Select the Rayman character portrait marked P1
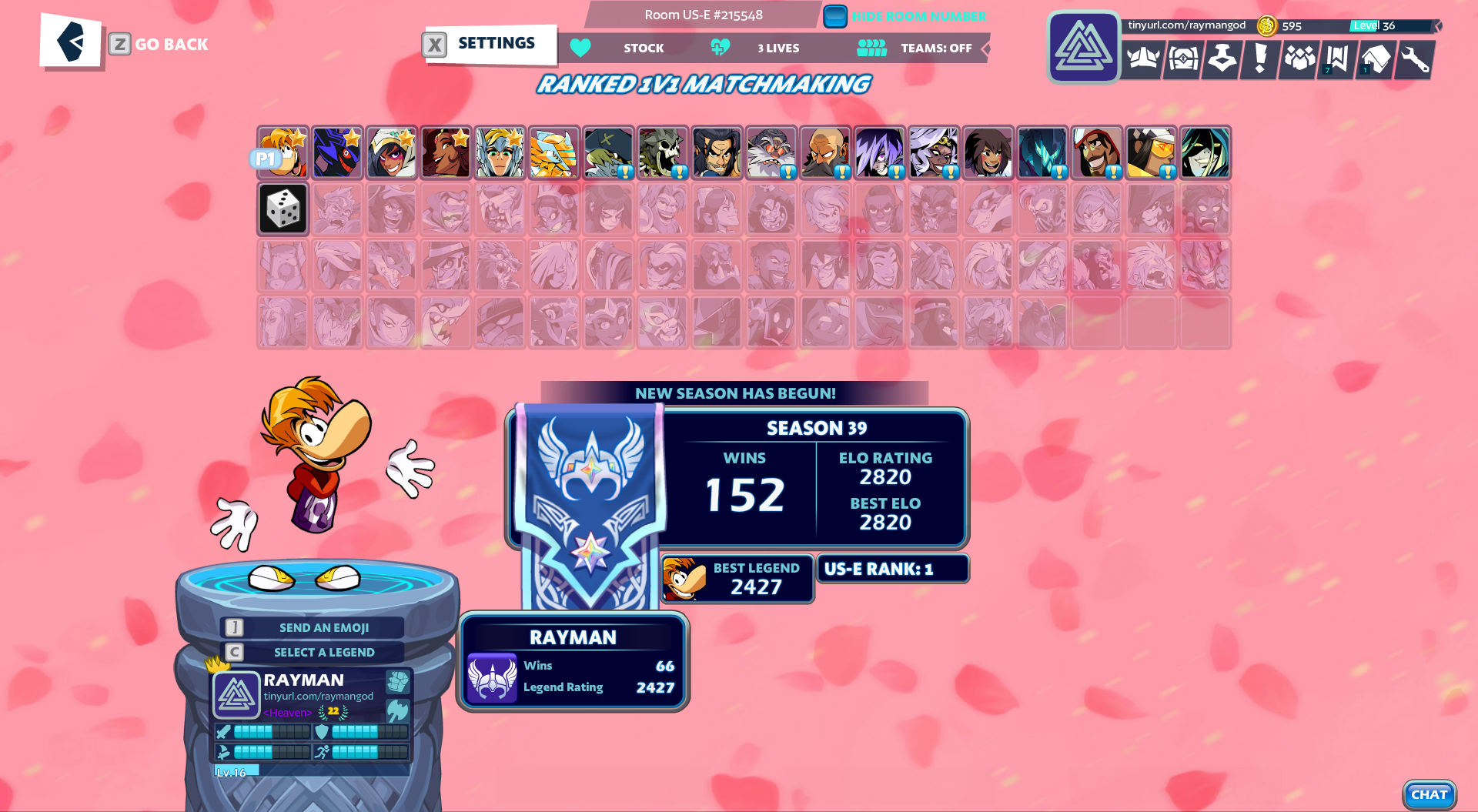Image resolution: width=1478 pixels, height=812 pixels. 283,152
